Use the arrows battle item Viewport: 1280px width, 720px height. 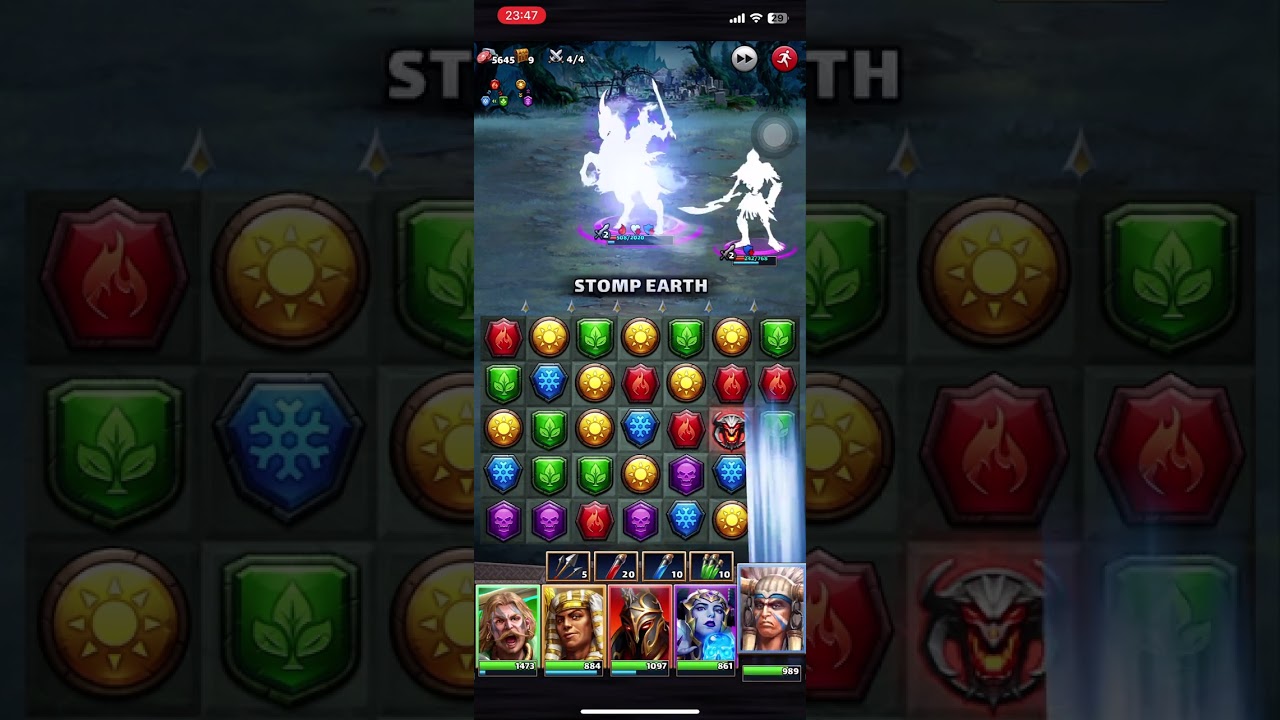[x=567, y=567]
